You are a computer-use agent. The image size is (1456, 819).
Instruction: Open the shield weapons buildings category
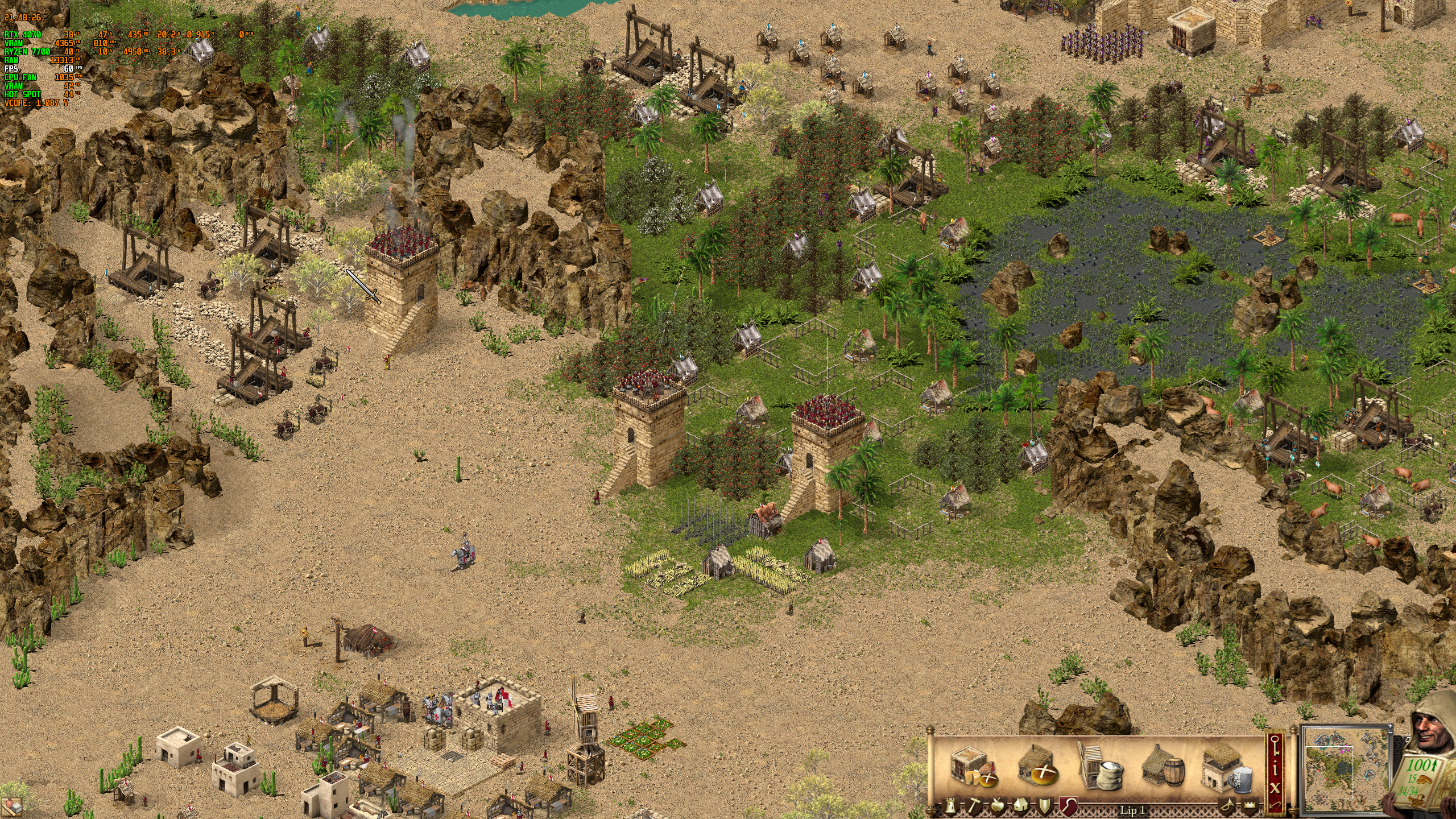pyautogui.click(x=1044, y=806)
